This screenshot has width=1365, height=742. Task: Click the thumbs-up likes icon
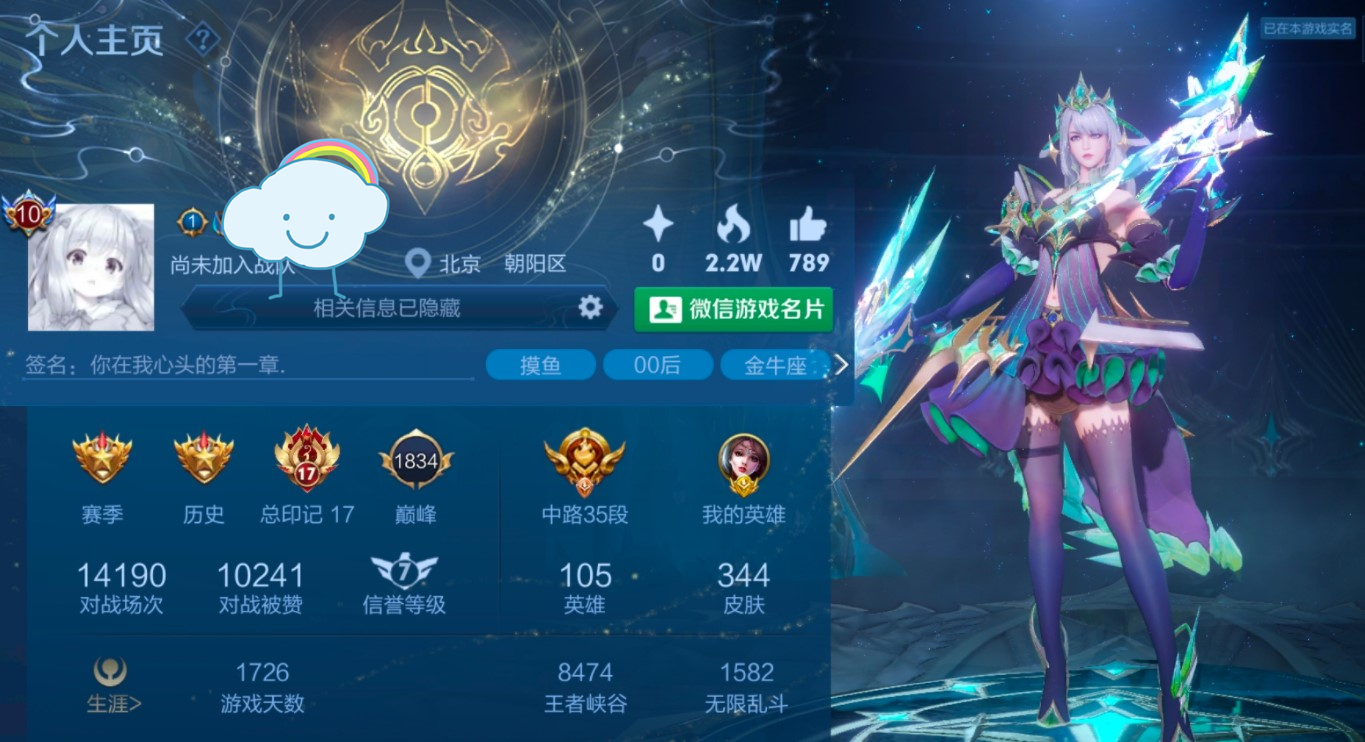pyautogui.click(x=808, y=226)
